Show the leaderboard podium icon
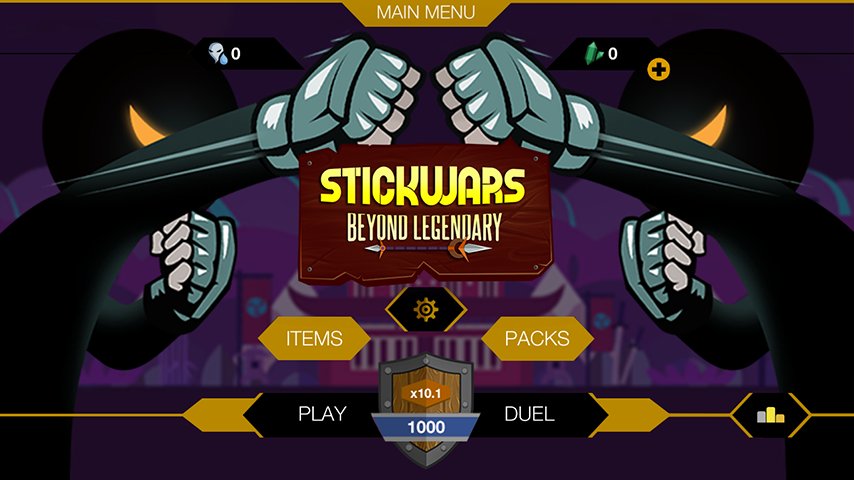Image resolution: width=854 pixels, height=480 pixels. pos(770,414)
